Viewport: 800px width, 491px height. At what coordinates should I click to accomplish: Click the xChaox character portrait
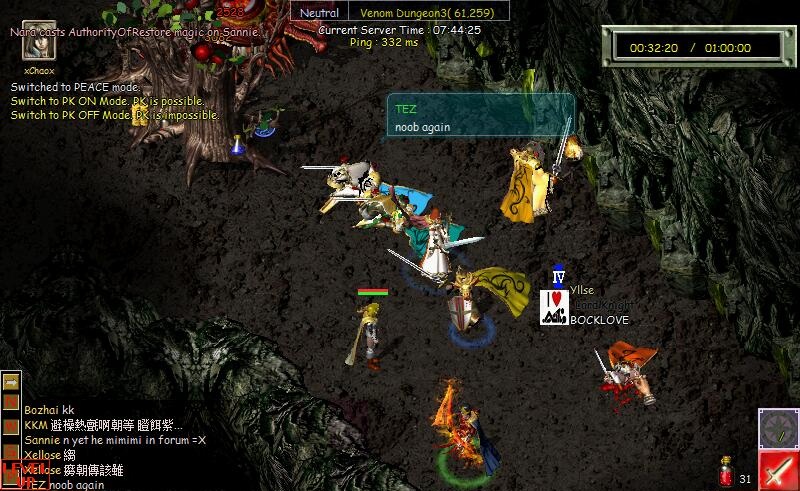click(39, 46)
